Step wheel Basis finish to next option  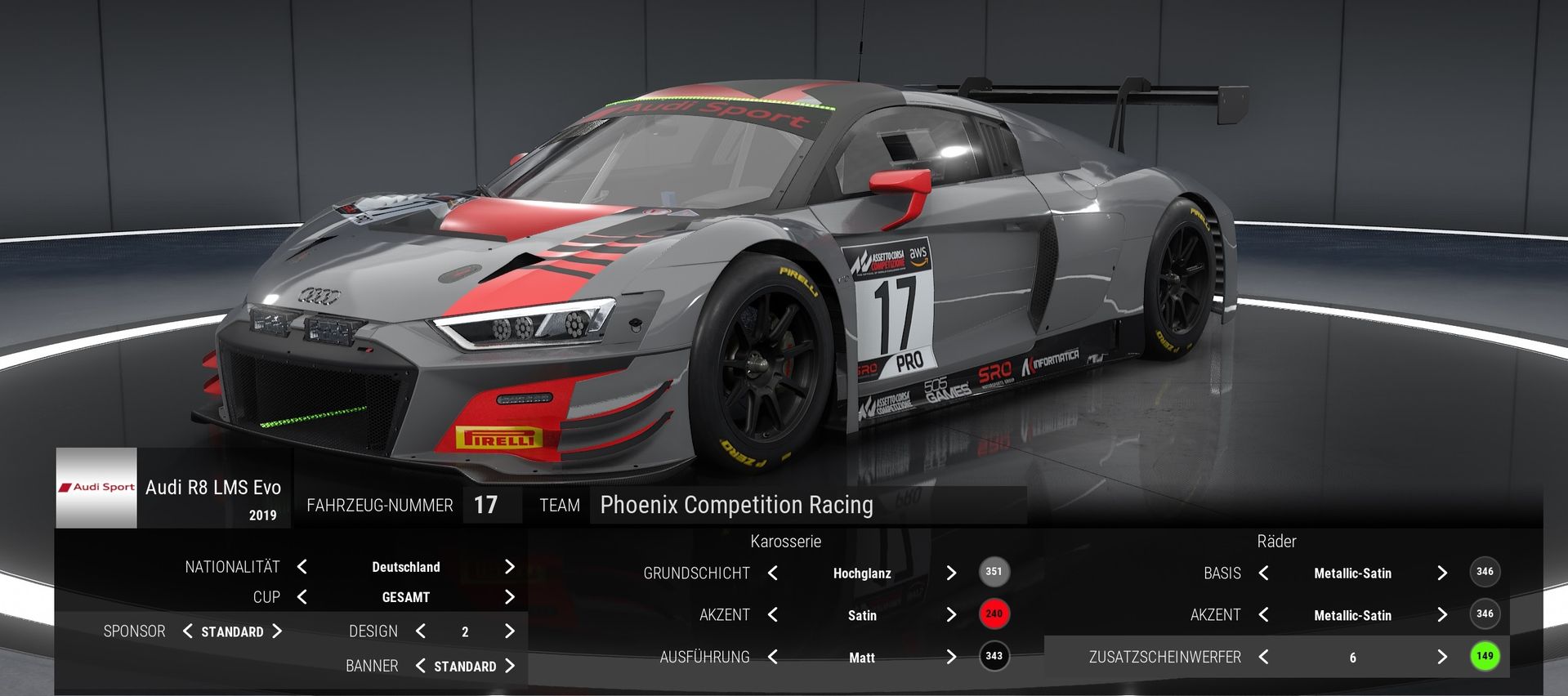(1442, 573)
